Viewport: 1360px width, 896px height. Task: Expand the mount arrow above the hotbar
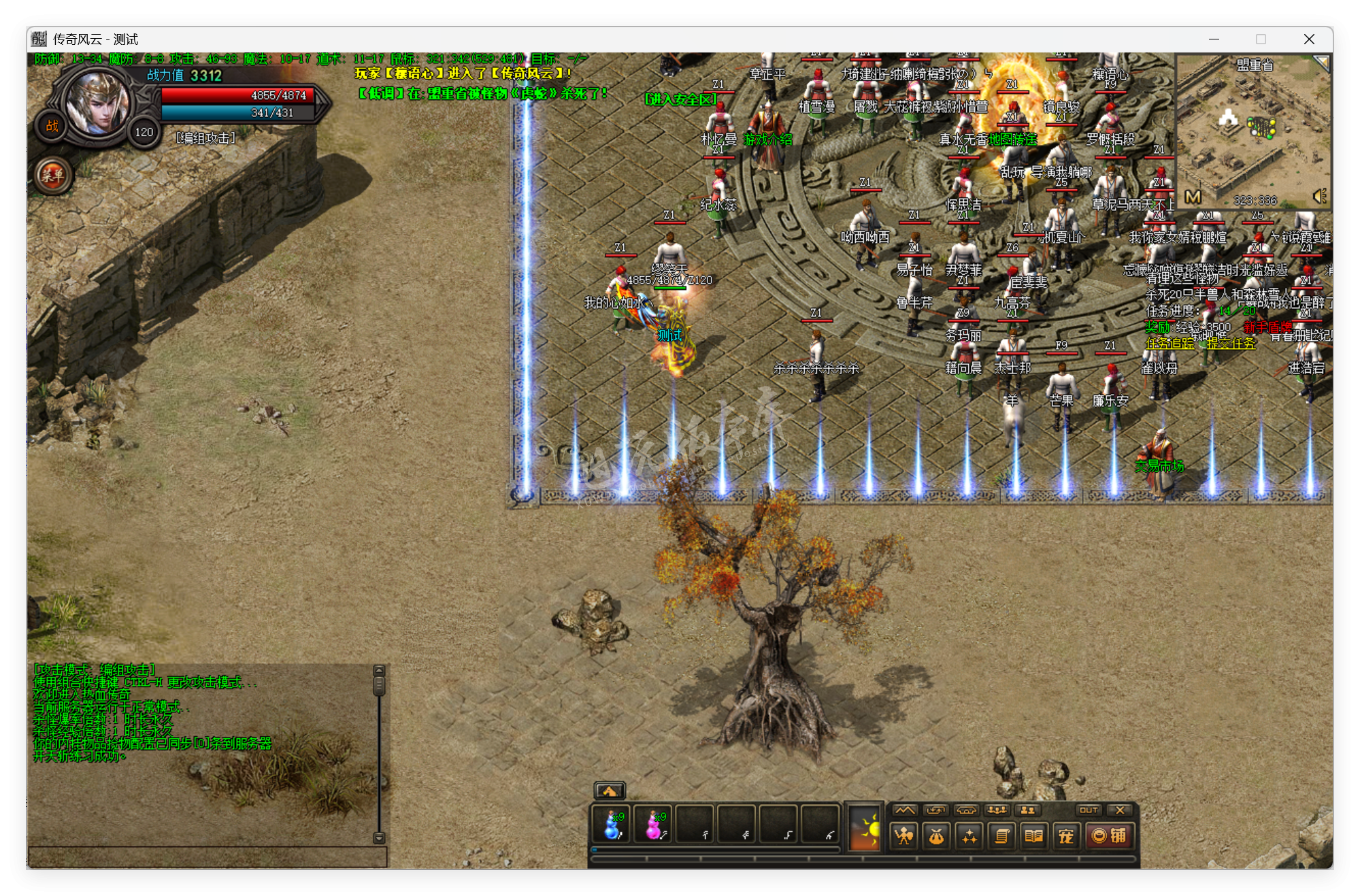pos(610,791)
